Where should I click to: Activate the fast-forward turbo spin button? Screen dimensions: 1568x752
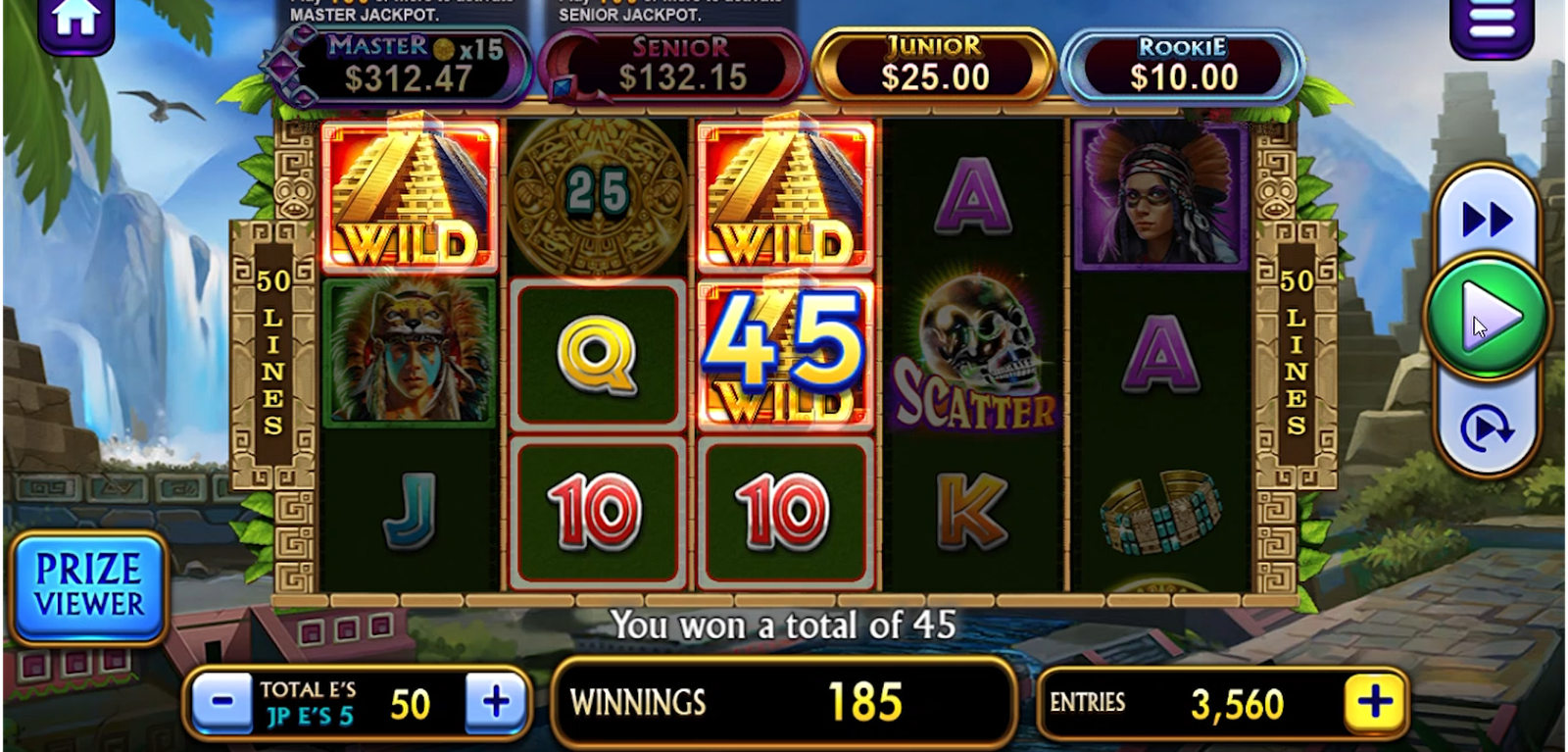click(x=1487, y=220)
